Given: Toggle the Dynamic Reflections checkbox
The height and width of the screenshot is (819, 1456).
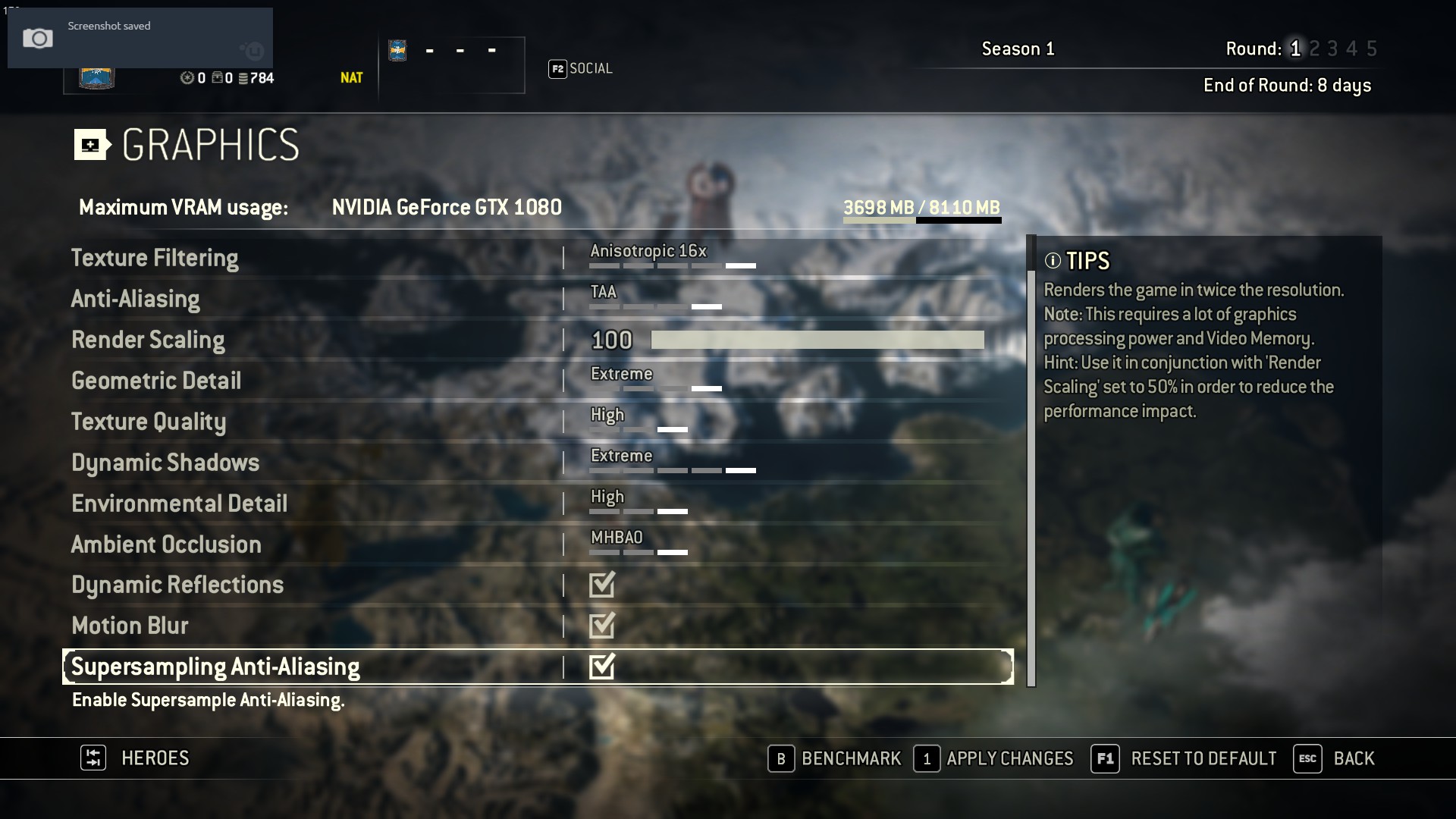Looking at the screenshot, I should click(x=602, y=585).
